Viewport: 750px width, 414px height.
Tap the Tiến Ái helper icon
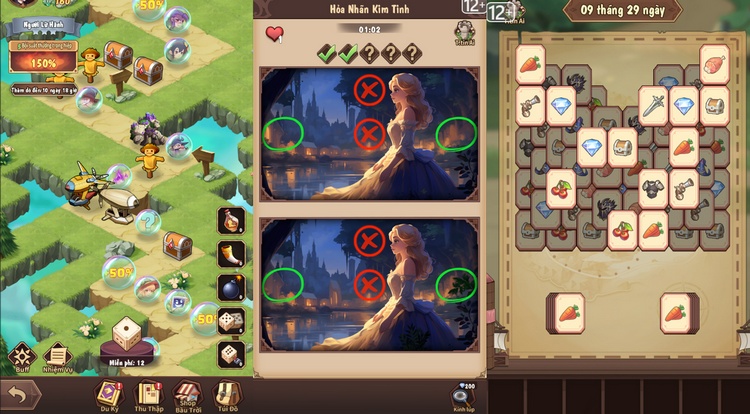pos(464,34)
